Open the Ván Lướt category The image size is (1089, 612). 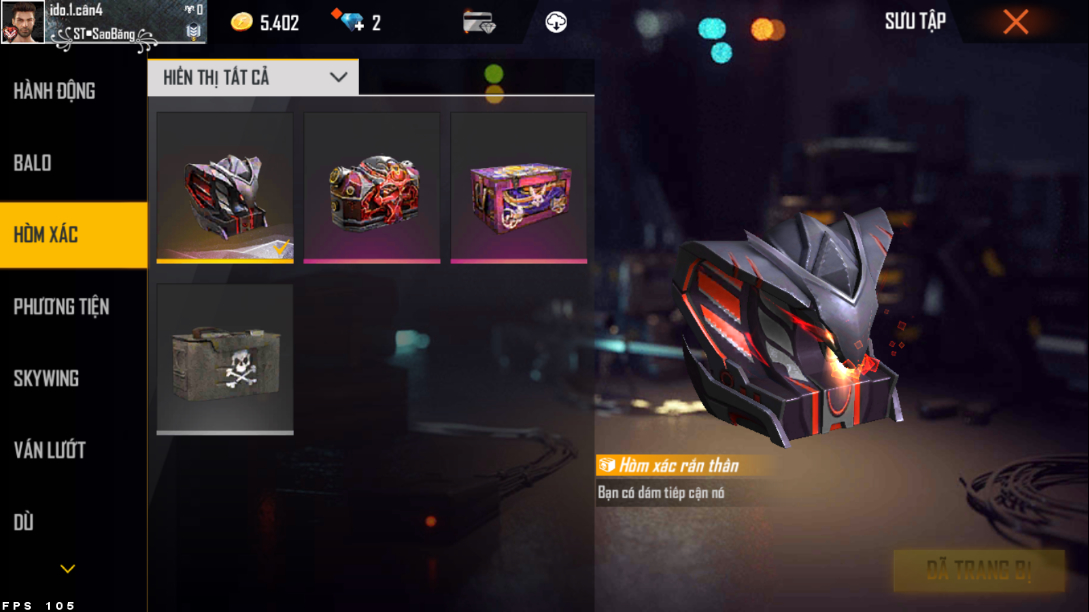click(x=49, y=450)
